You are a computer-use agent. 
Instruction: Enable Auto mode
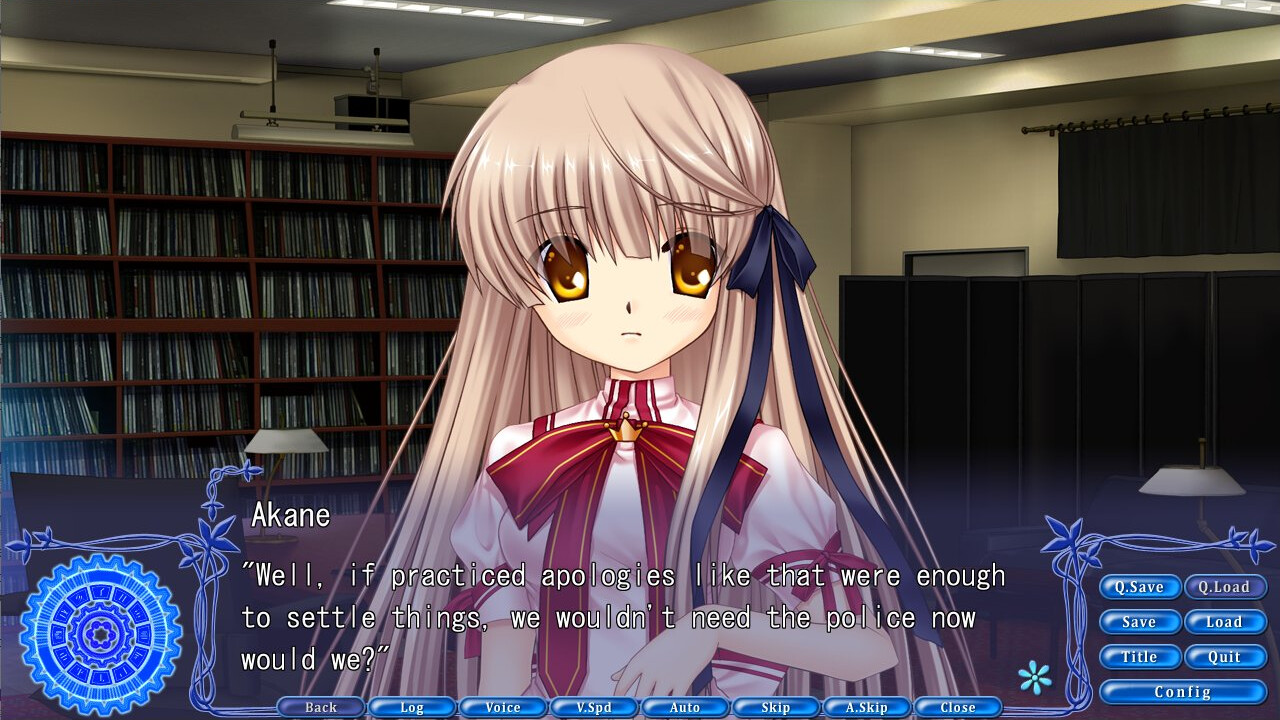(685, 707)
